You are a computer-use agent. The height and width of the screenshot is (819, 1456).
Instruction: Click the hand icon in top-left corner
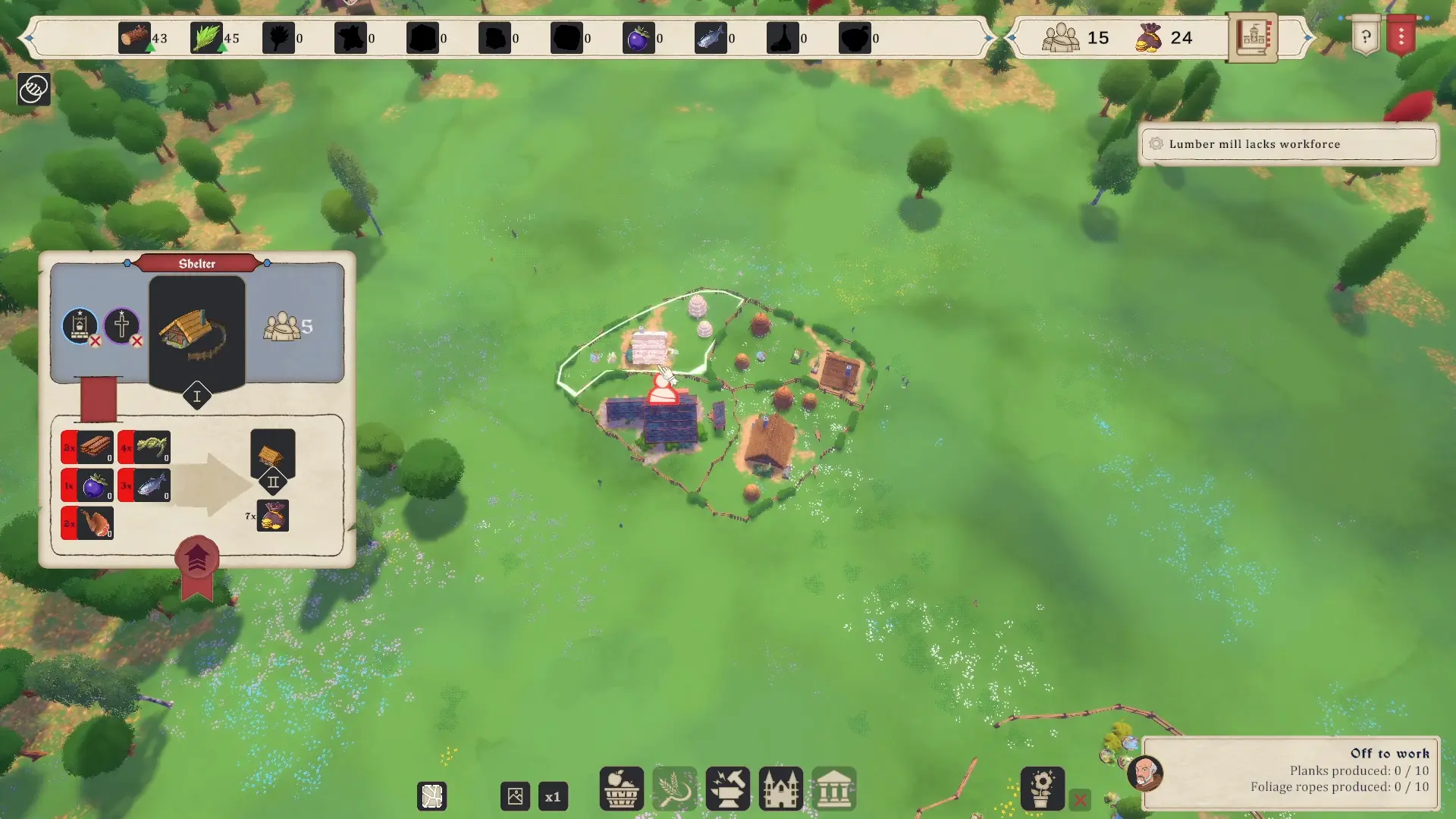pyautogui.click(x=33, y=89)
